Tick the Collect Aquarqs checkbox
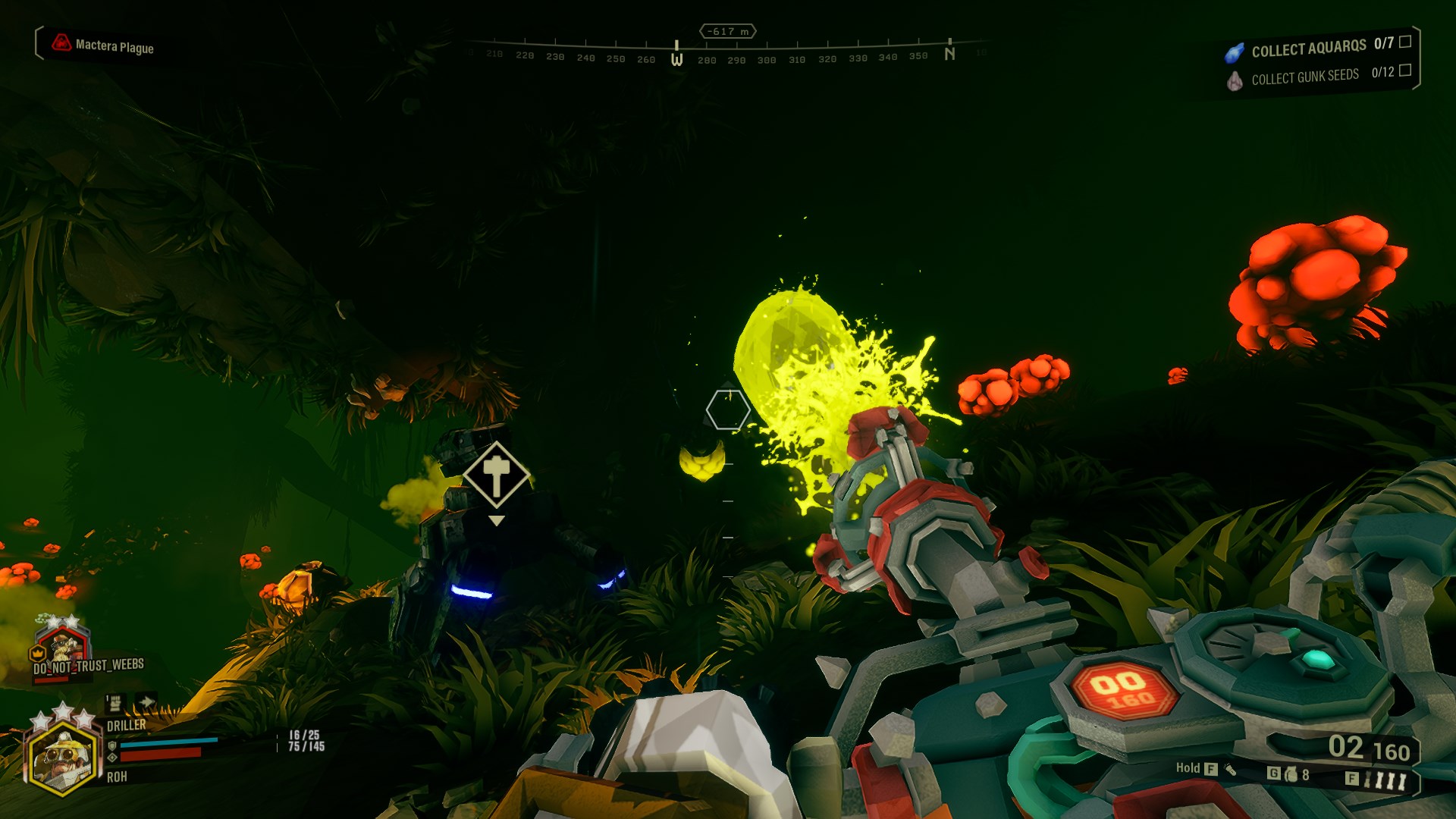The image size is (1456, 819). [1404, 42]
